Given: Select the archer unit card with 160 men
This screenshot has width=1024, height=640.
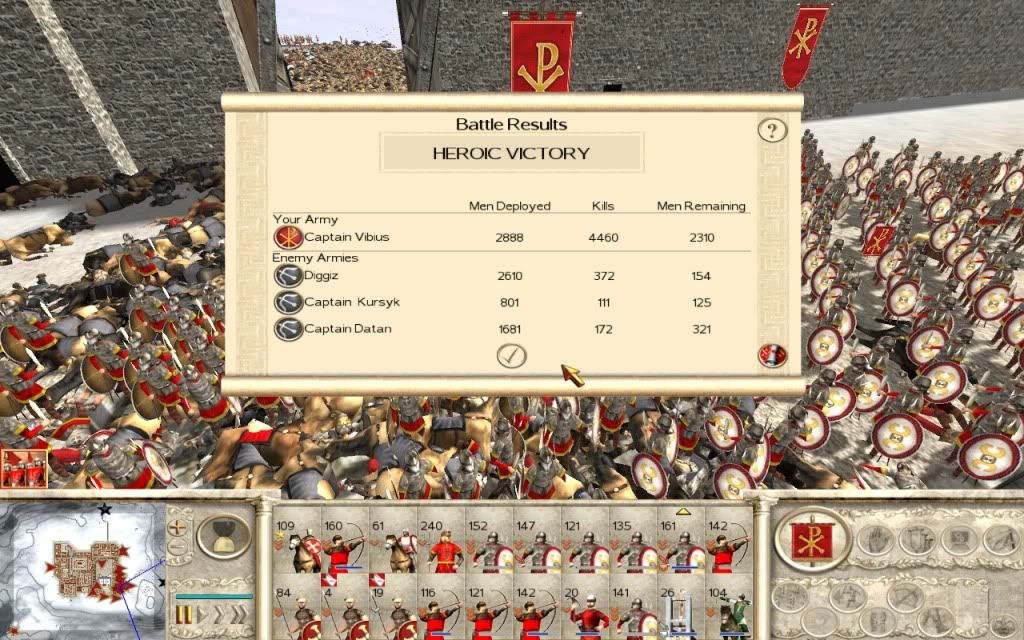Looking at the screenshot, I should coord(345,547).
